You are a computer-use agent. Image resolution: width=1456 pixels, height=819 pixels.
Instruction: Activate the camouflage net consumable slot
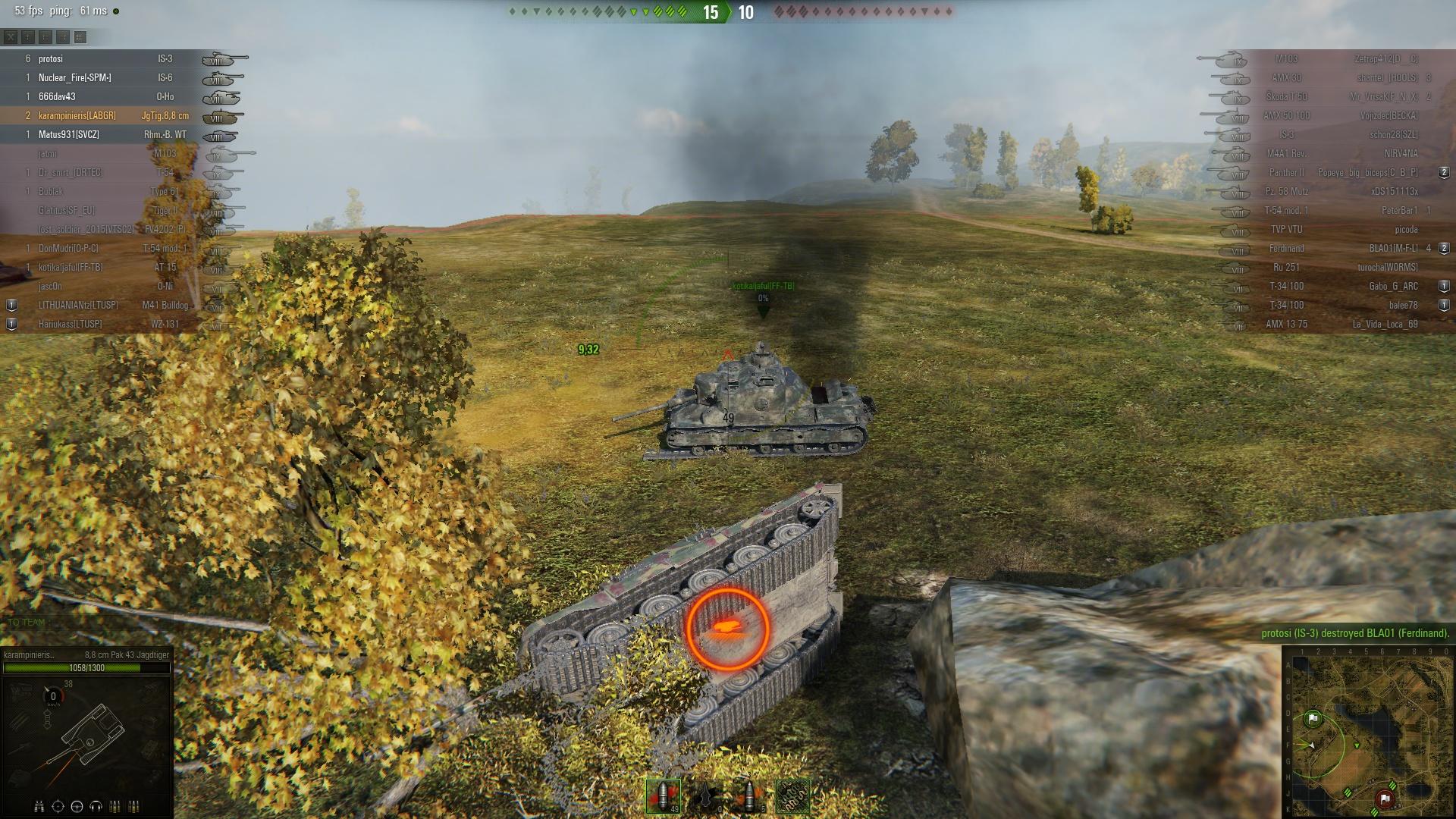coord(792,796)
